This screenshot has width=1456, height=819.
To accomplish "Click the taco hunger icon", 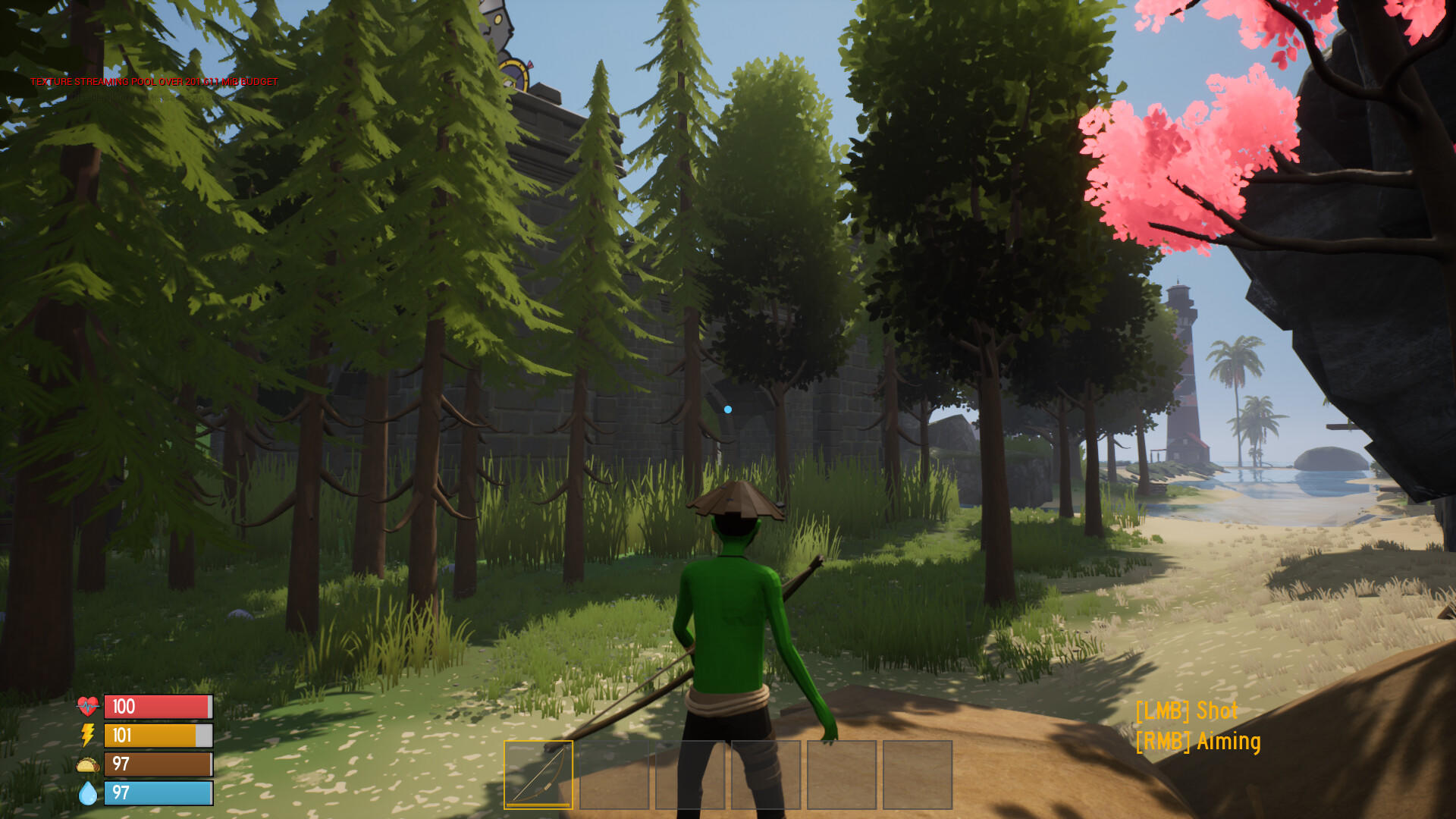I will [x=87, y=766].
